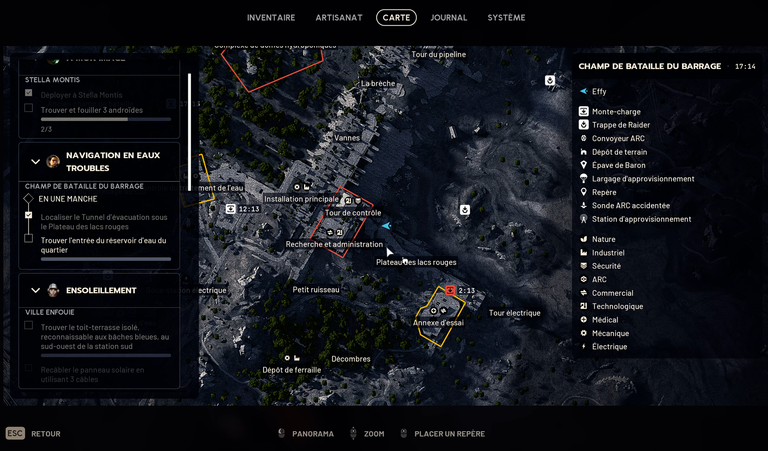Screen dimensions: 768x451
Task: Open the Système tab
Action: (506, 17)
